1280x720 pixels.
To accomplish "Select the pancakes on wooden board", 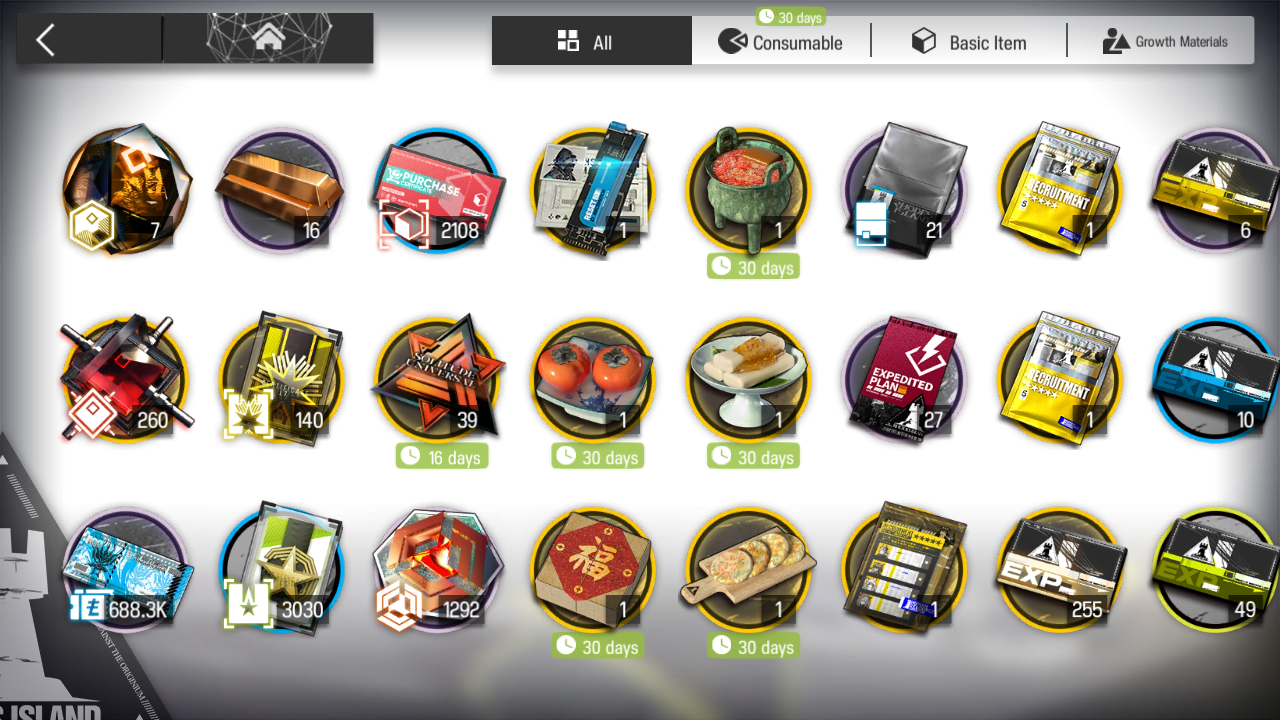I will pyautogui.click(x=749, y=570).
